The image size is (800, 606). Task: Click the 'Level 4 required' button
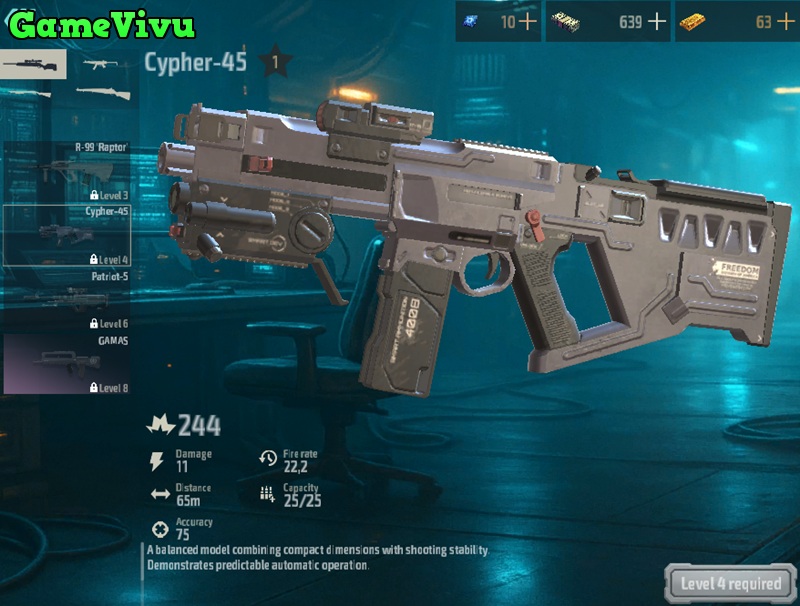pos(731,584)
